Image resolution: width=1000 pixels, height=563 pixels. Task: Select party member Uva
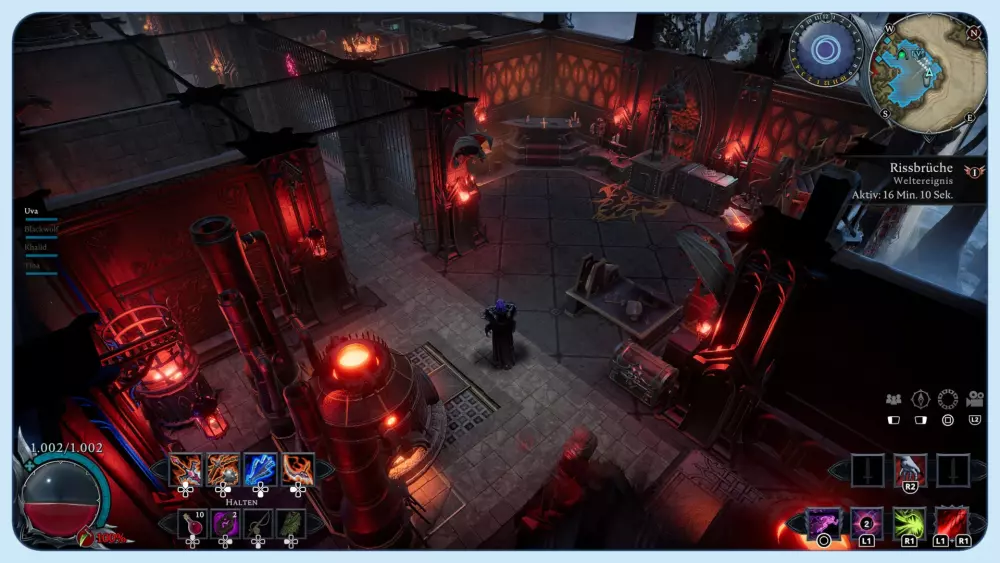tap(31, 211)
